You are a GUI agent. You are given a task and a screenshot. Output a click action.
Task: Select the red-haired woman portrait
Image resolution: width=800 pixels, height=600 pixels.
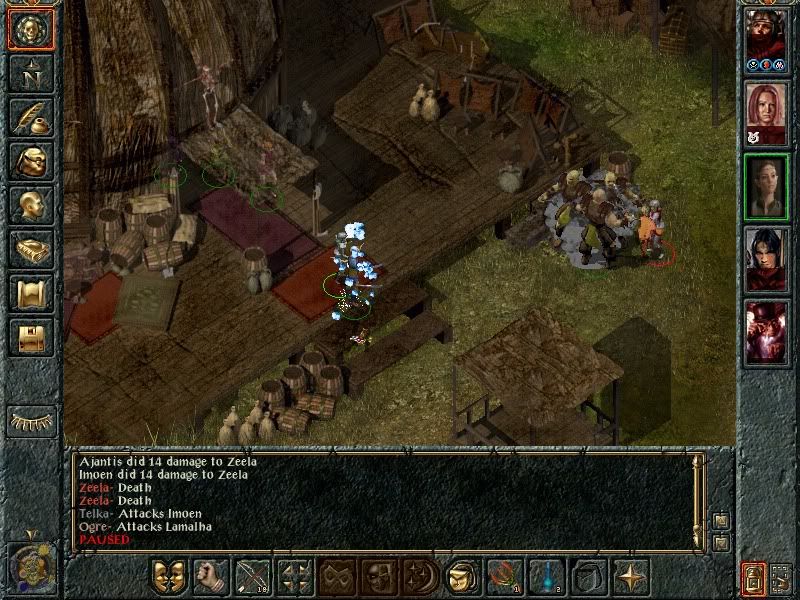click(767, 111)
